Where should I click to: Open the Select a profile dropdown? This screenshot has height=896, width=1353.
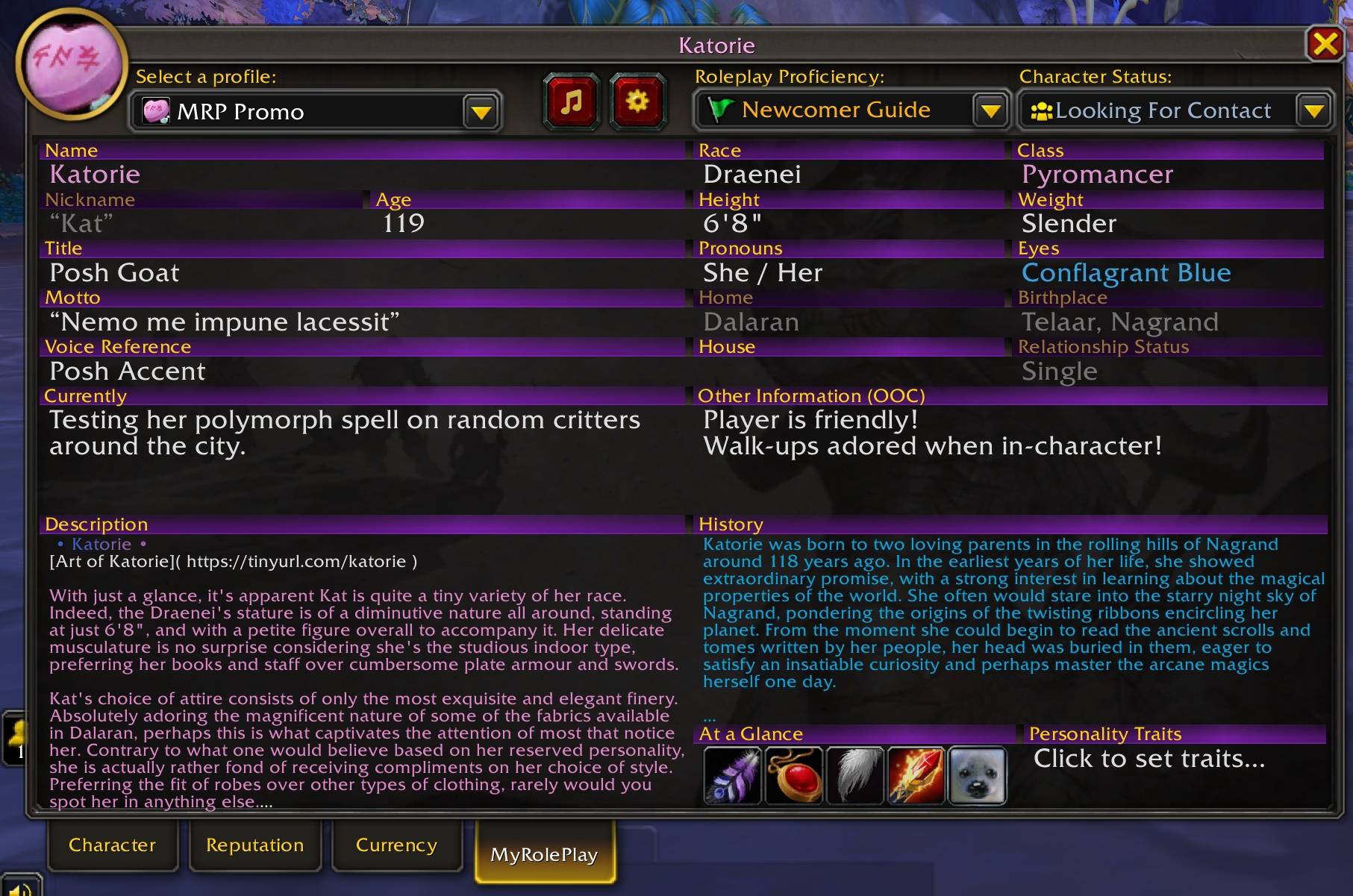coord(481,111)
